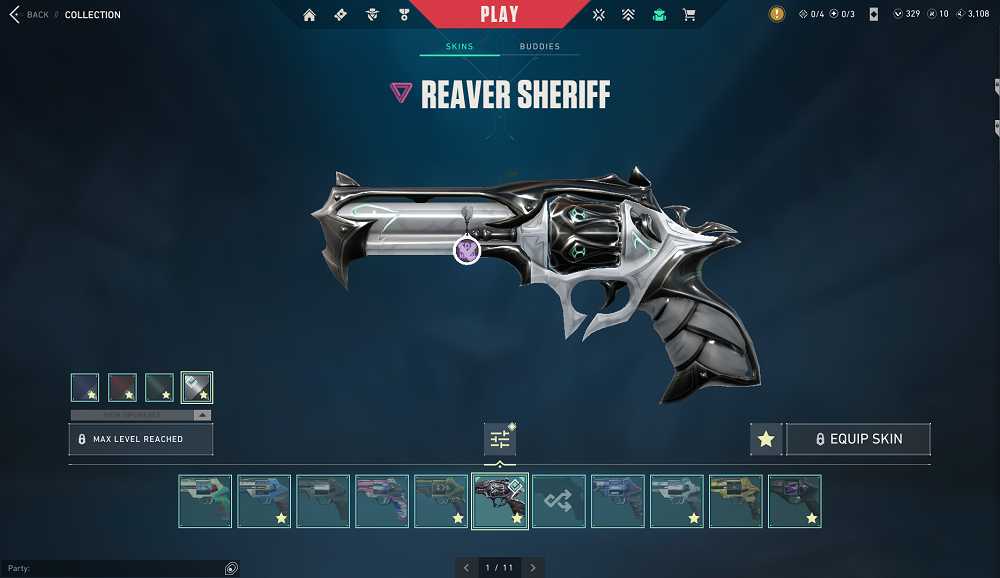Toggle favorite with the star button
This screenshot has height=578, width=1000.
766,439
